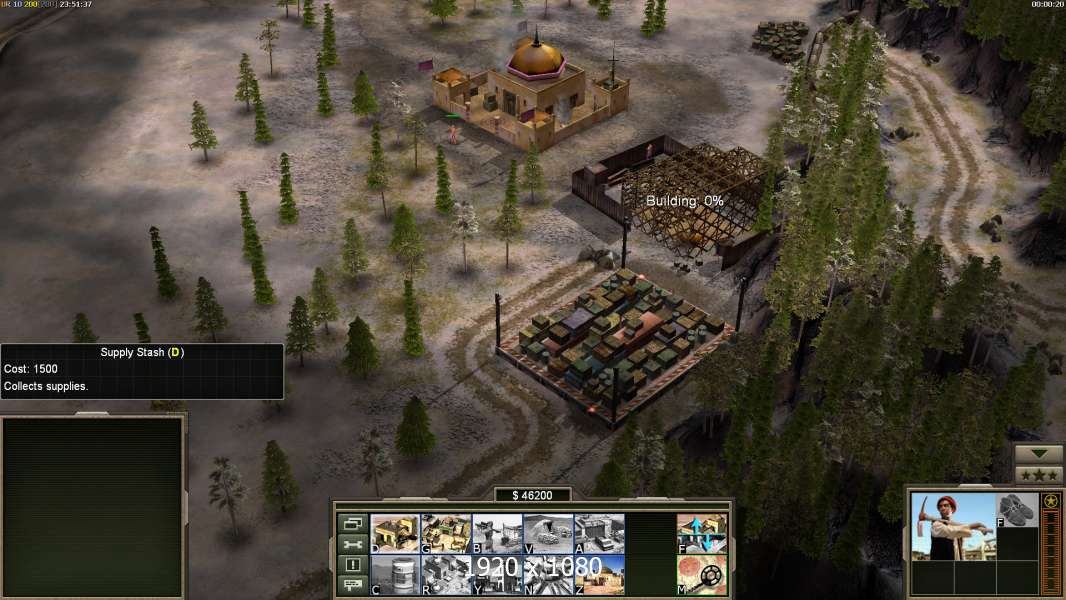Pick the grayed build icon labeled R

click(x=446, y=575)
